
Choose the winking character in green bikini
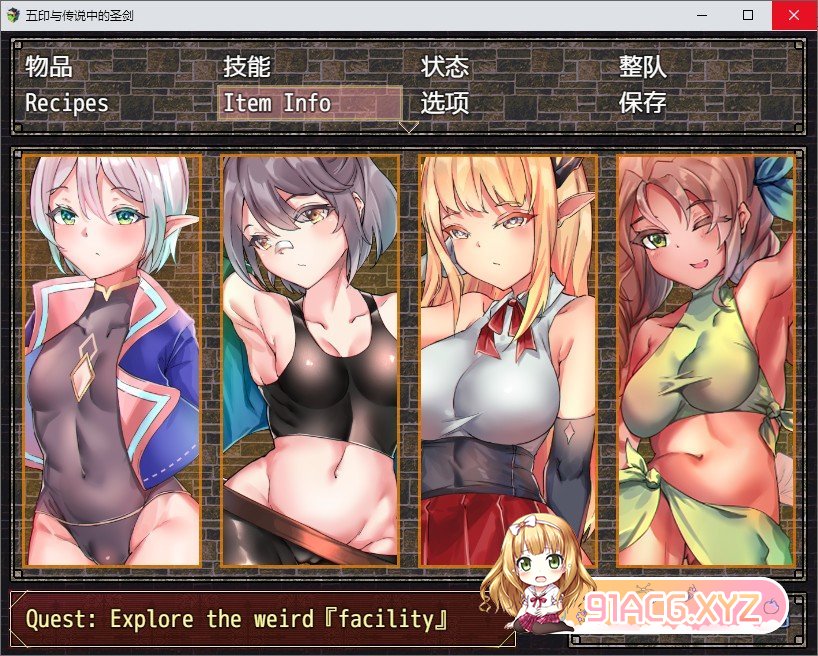[705, 360]
